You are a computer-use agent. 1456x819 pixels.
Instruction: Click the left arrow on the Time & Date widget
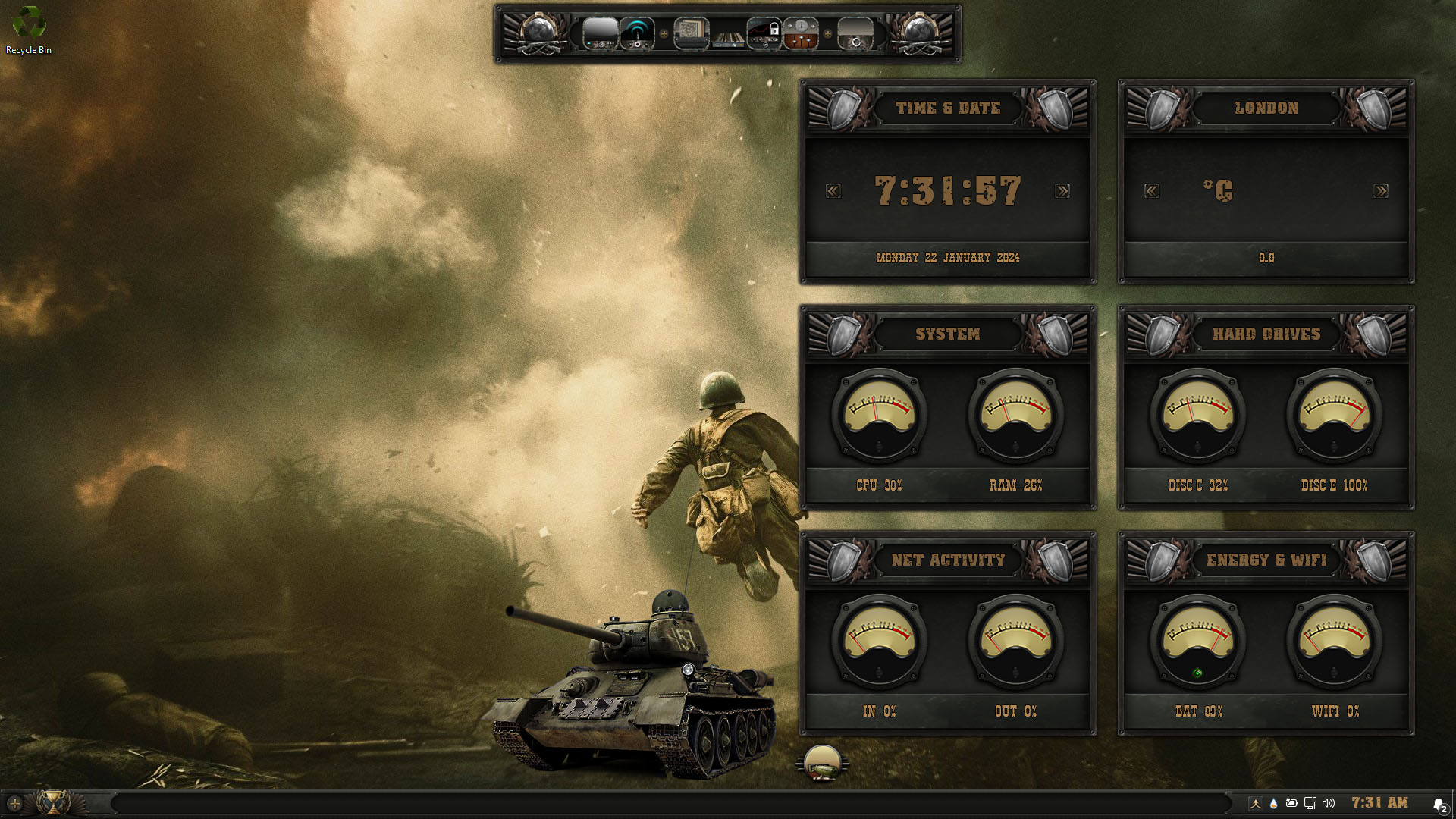[833, 191]
